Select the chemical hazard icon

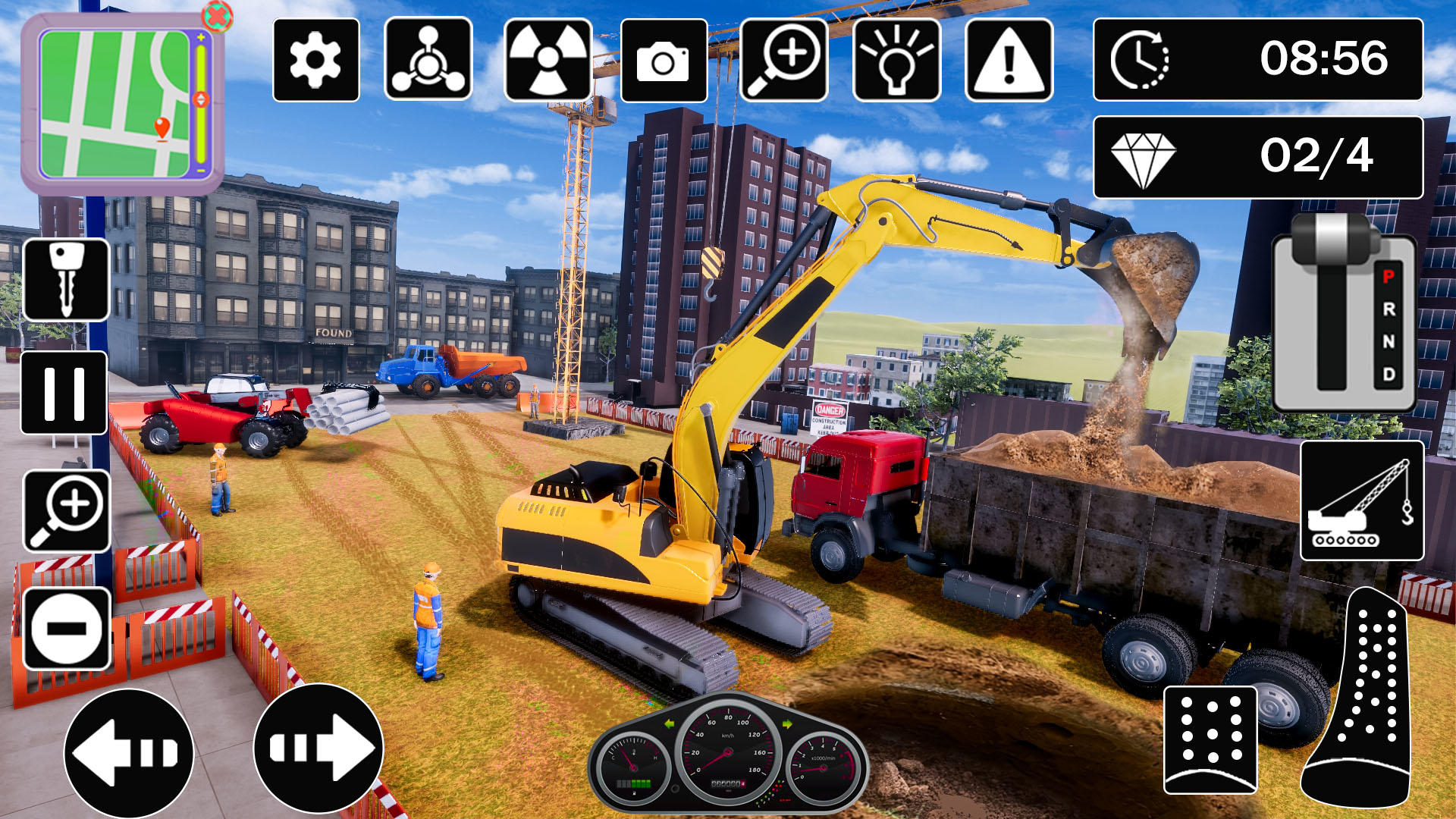point(430,61)
